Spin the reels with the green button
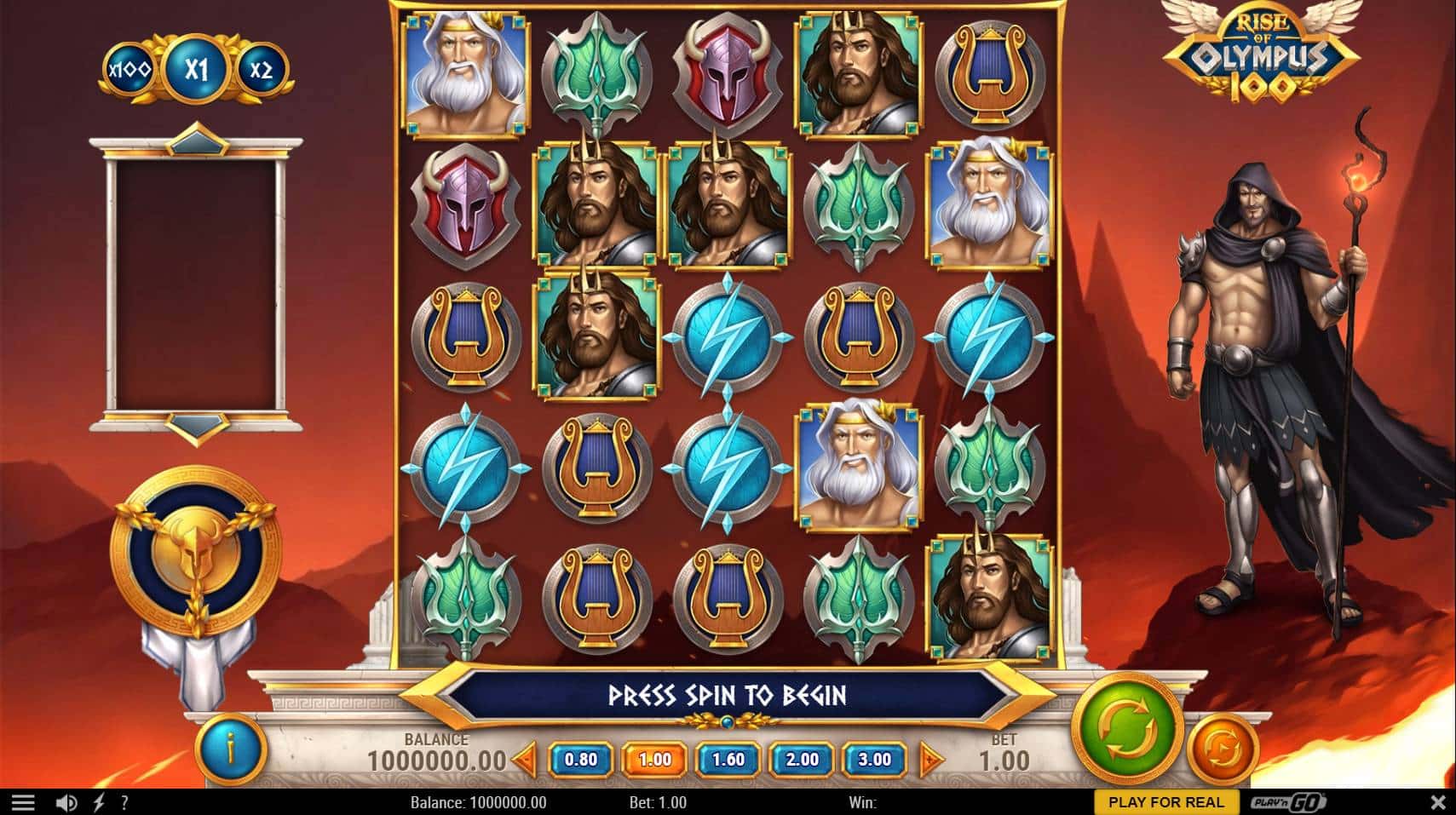Image resolution: width=1456 pixels, height=815 pixels. [1127, 728]
